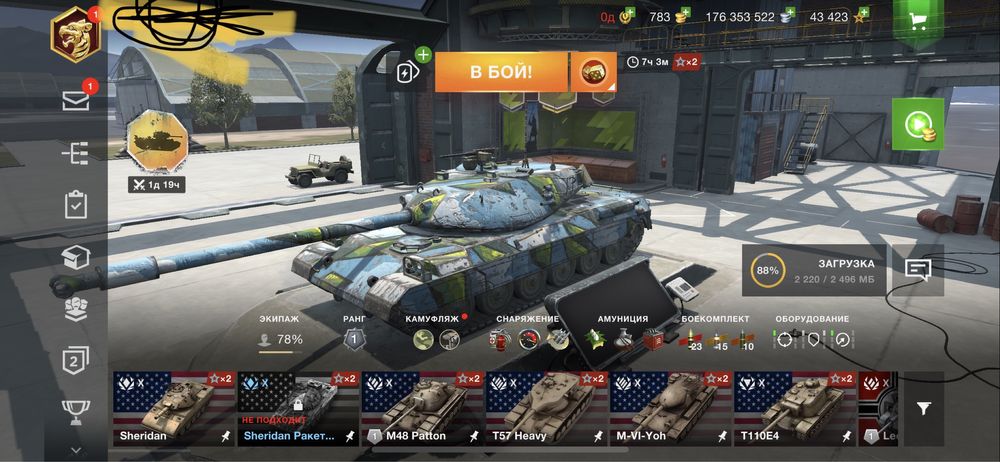Open the camouflage (КАМУФЛЯЖ) options
The width and height of the screenshot is (1000, 462).
[436, 334]
